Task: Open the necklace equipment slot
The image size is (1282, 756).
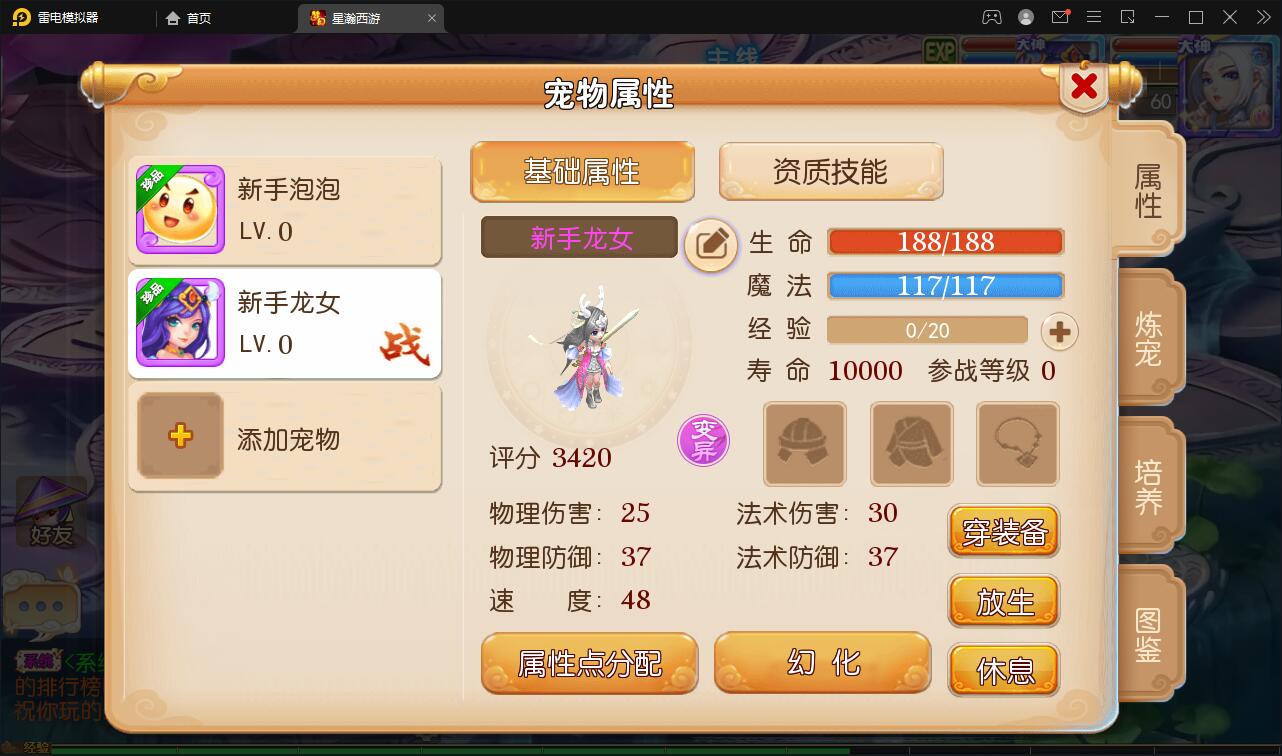Action: [x=1019, y=444]
